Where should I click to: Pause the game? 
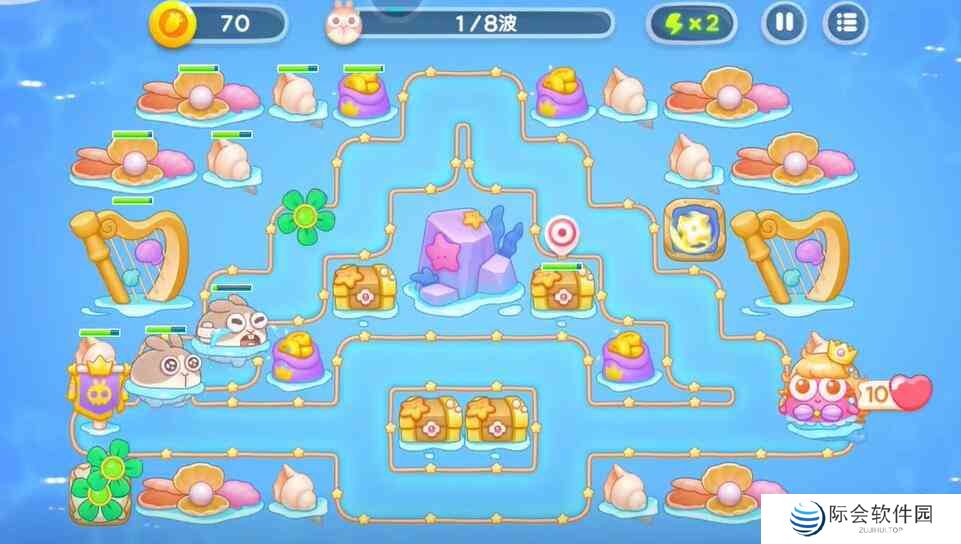point(784,24)
